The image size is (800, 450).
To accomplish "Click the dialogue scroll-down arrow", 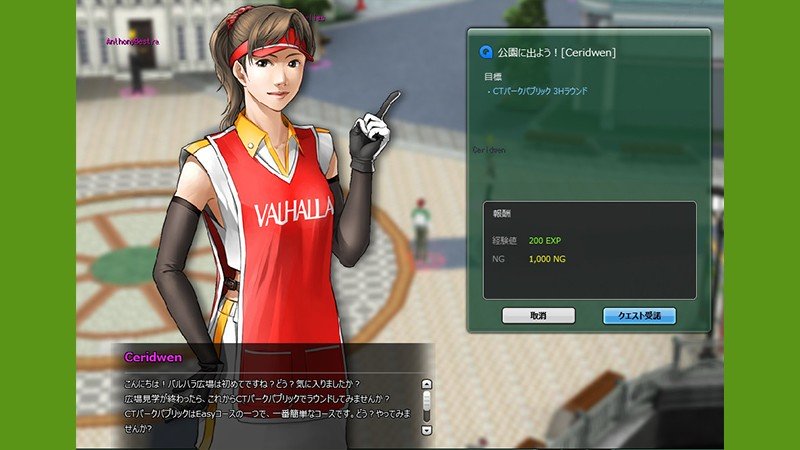I will pyautogui.click(x=427, y=429).
